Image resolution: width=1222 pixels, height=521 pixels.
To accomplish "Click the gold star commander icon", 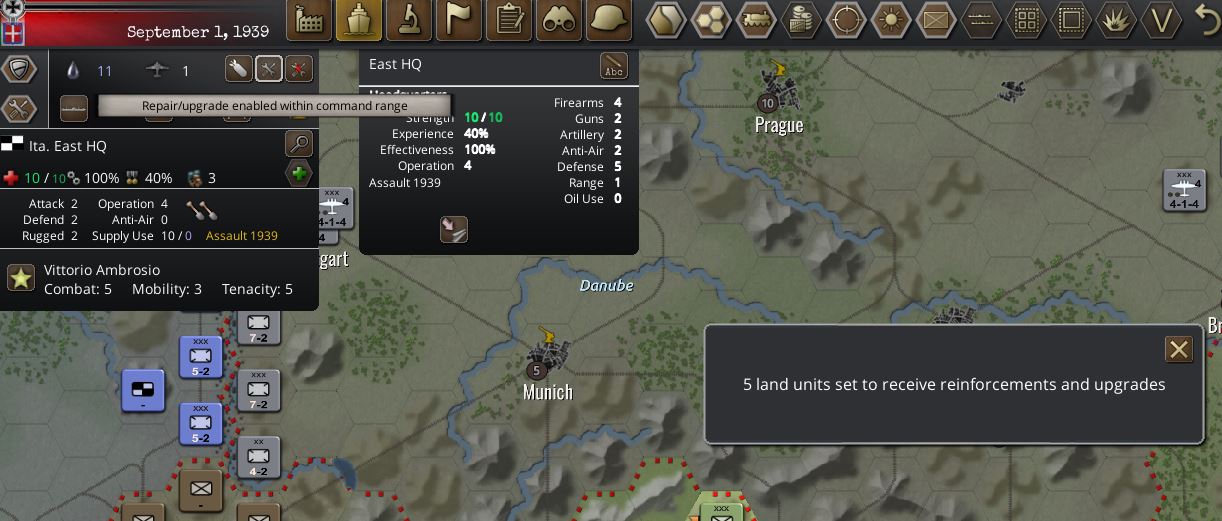I will coord(21,278).
